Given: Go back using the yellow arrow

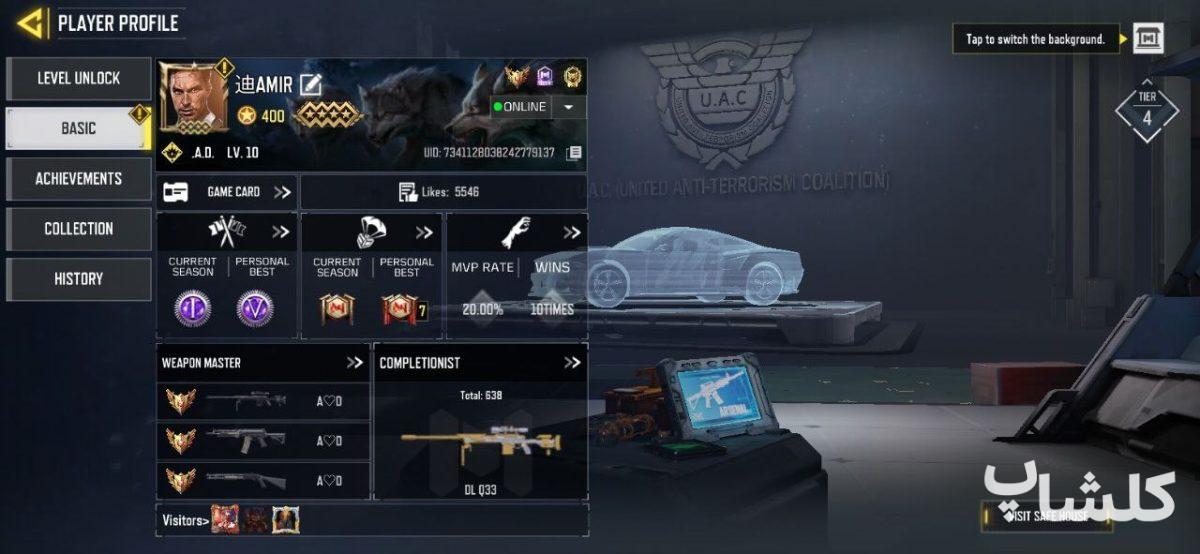Looking at the screenshot, I should pos(32,23).
